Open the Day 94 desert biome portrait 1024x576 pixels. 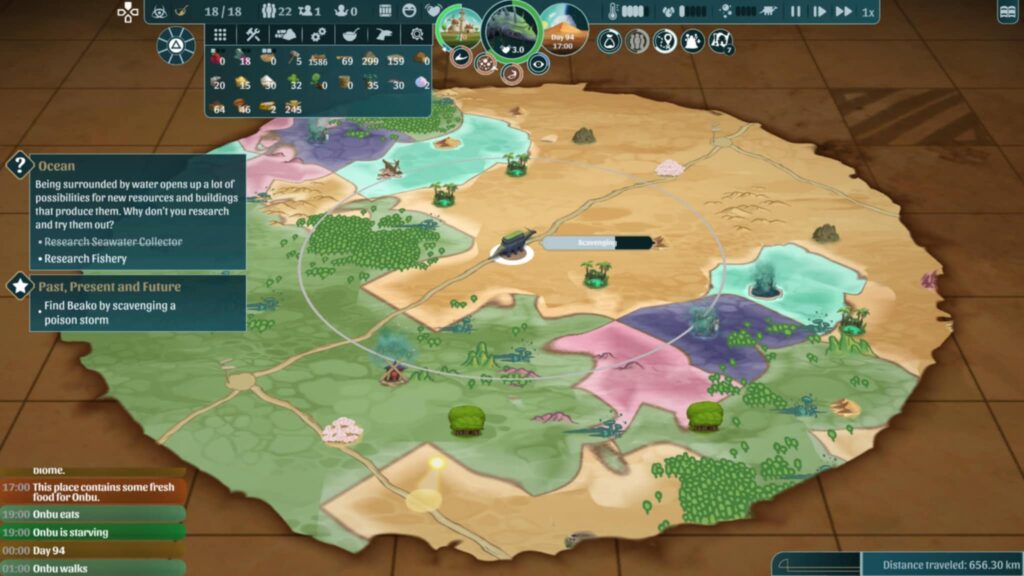(564, 30)
